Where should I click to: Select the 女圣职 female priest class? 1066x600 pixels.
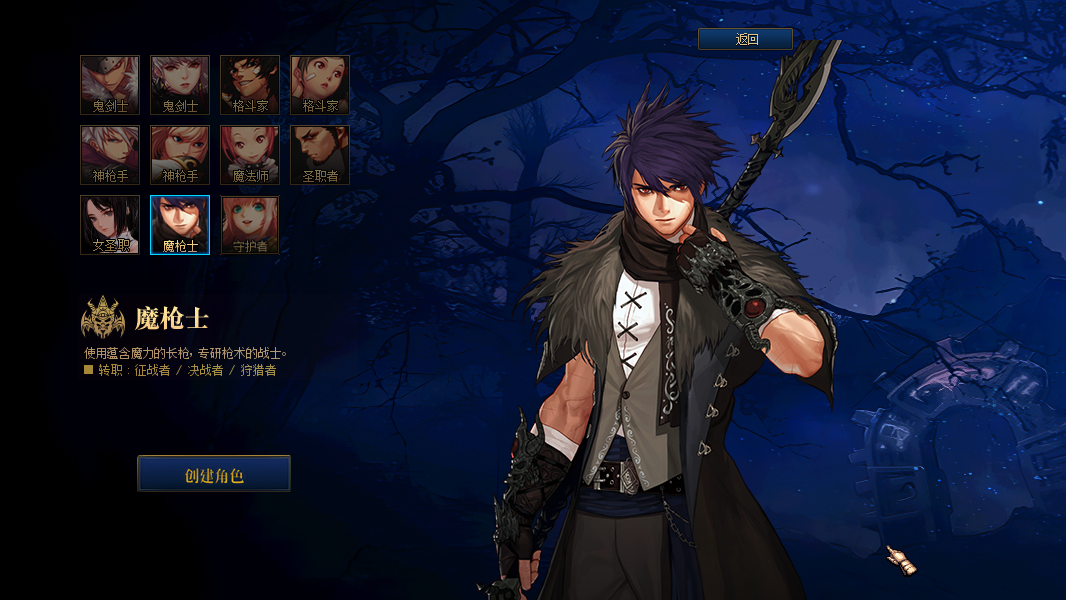pos(110,225)
